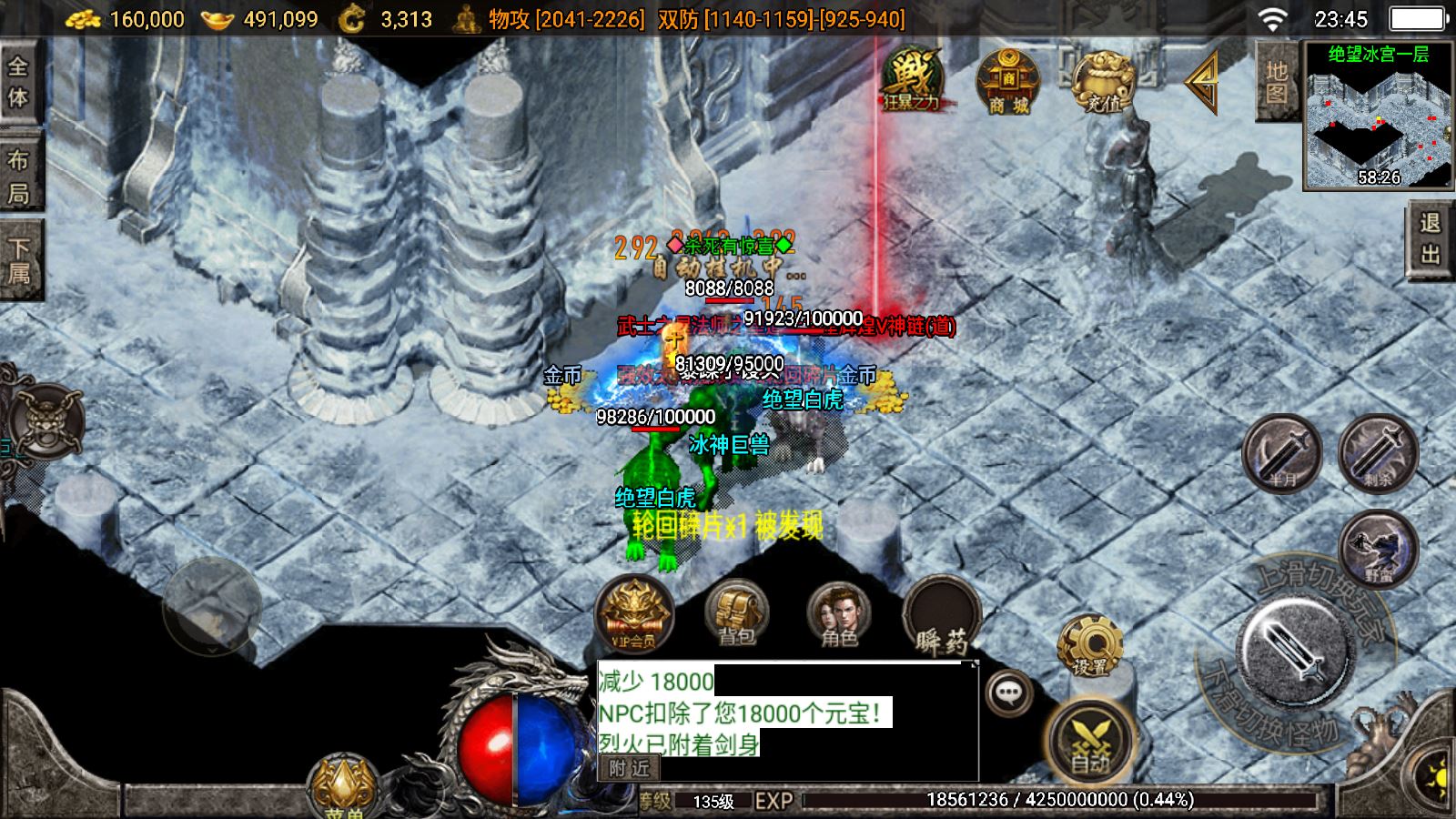Open the 商城 shop
Image resolution: width=1456 pixels, height=819 pixels.
(1008, 82)
